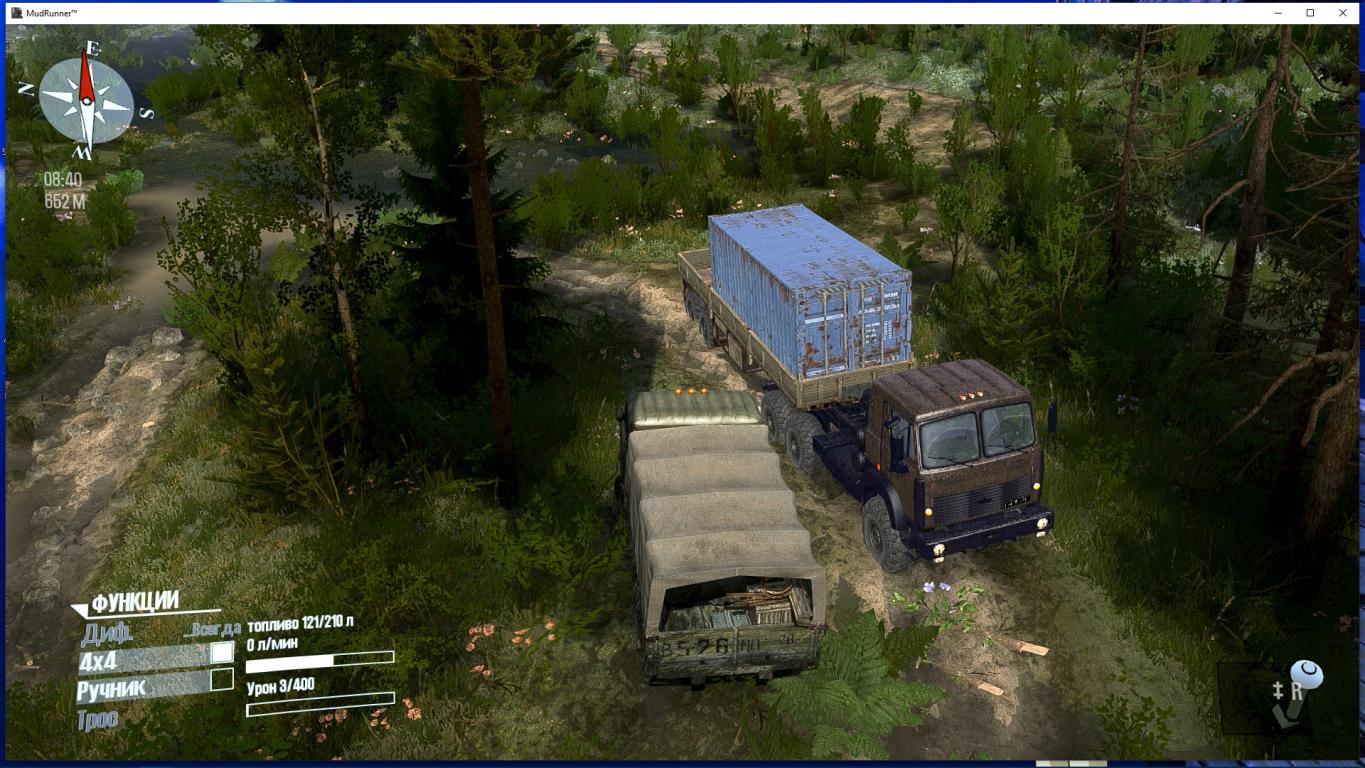The image size is (1365, 768).
Task: Toggle the 4x4 all-wheel drive checkbox
Action: pos(222,653)
